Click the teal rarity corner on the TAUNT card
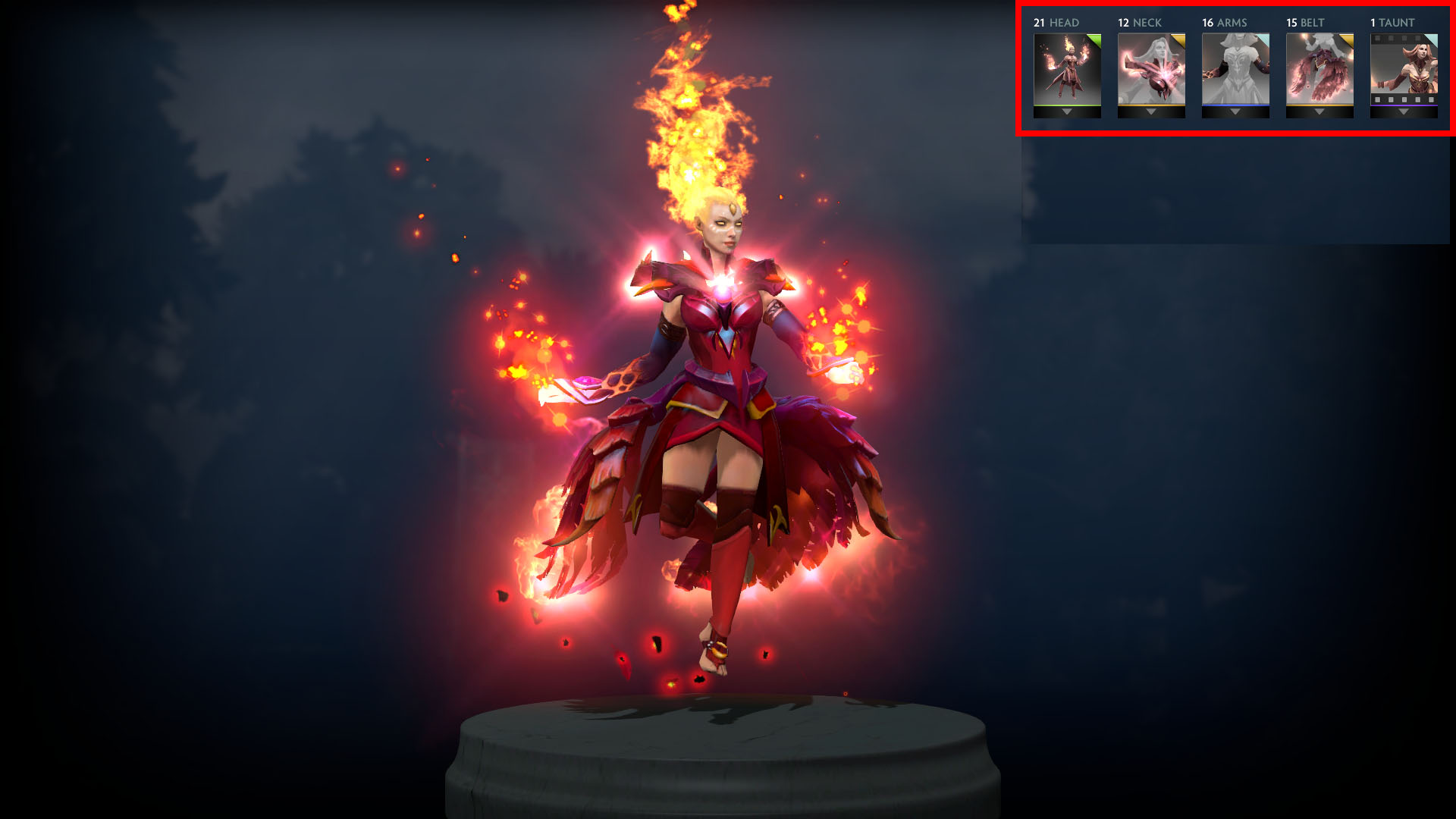 pyautogui.click(x=1433, y=39)
